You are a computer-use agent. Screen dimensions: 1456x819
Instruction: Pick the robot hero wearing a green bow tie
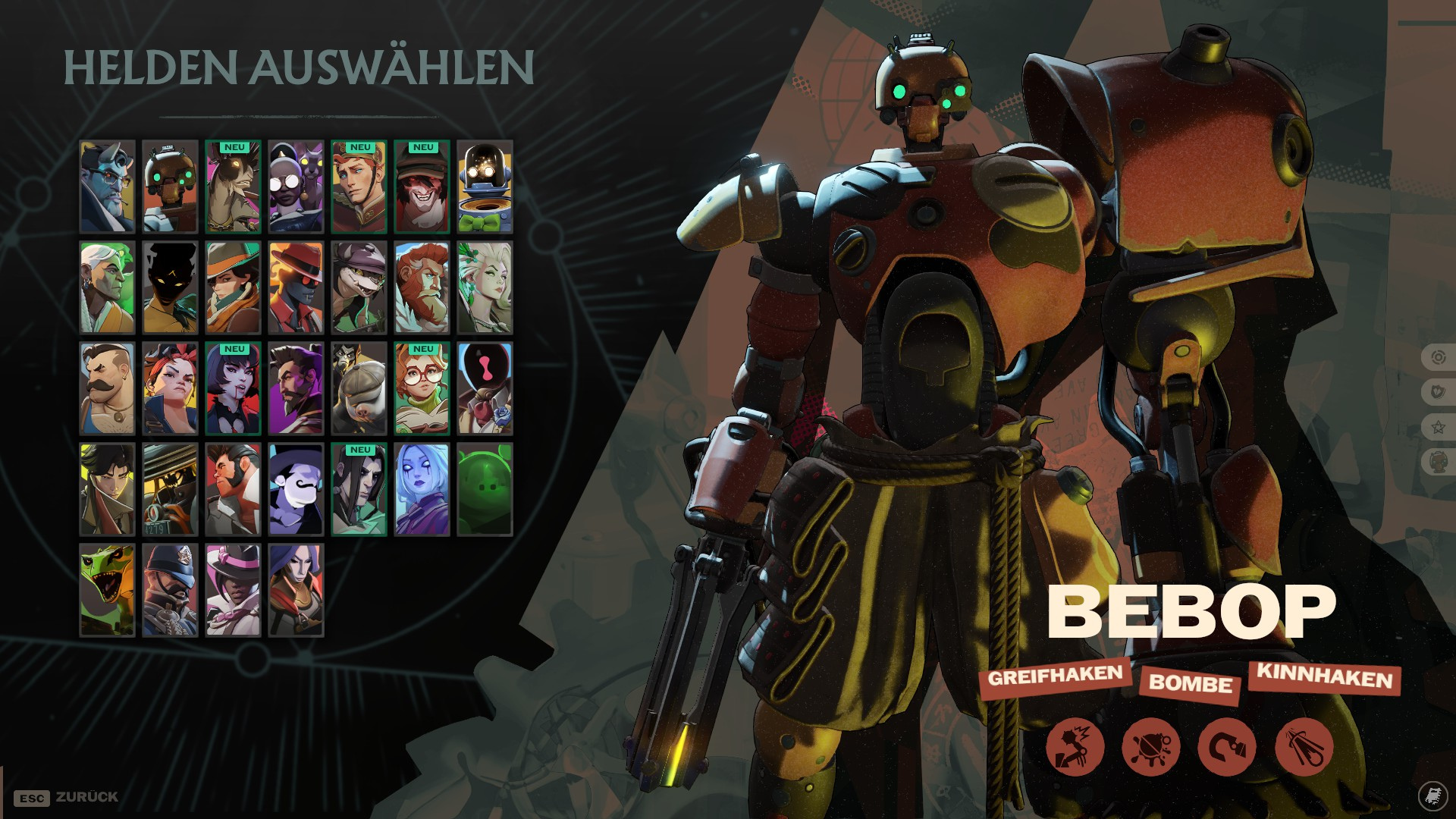tap(485, 187)
